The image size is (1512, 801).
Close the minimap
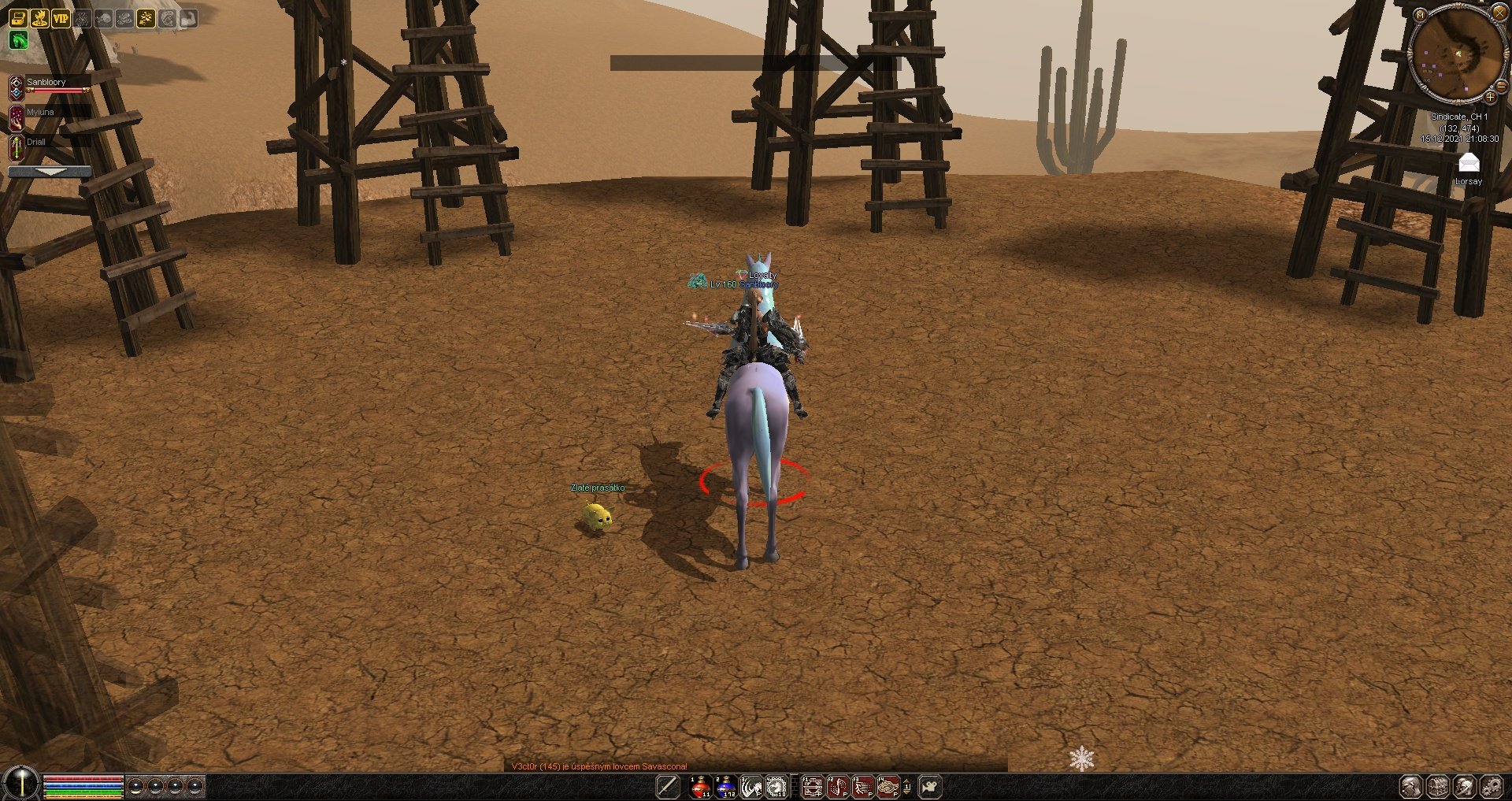point(1499,13)
